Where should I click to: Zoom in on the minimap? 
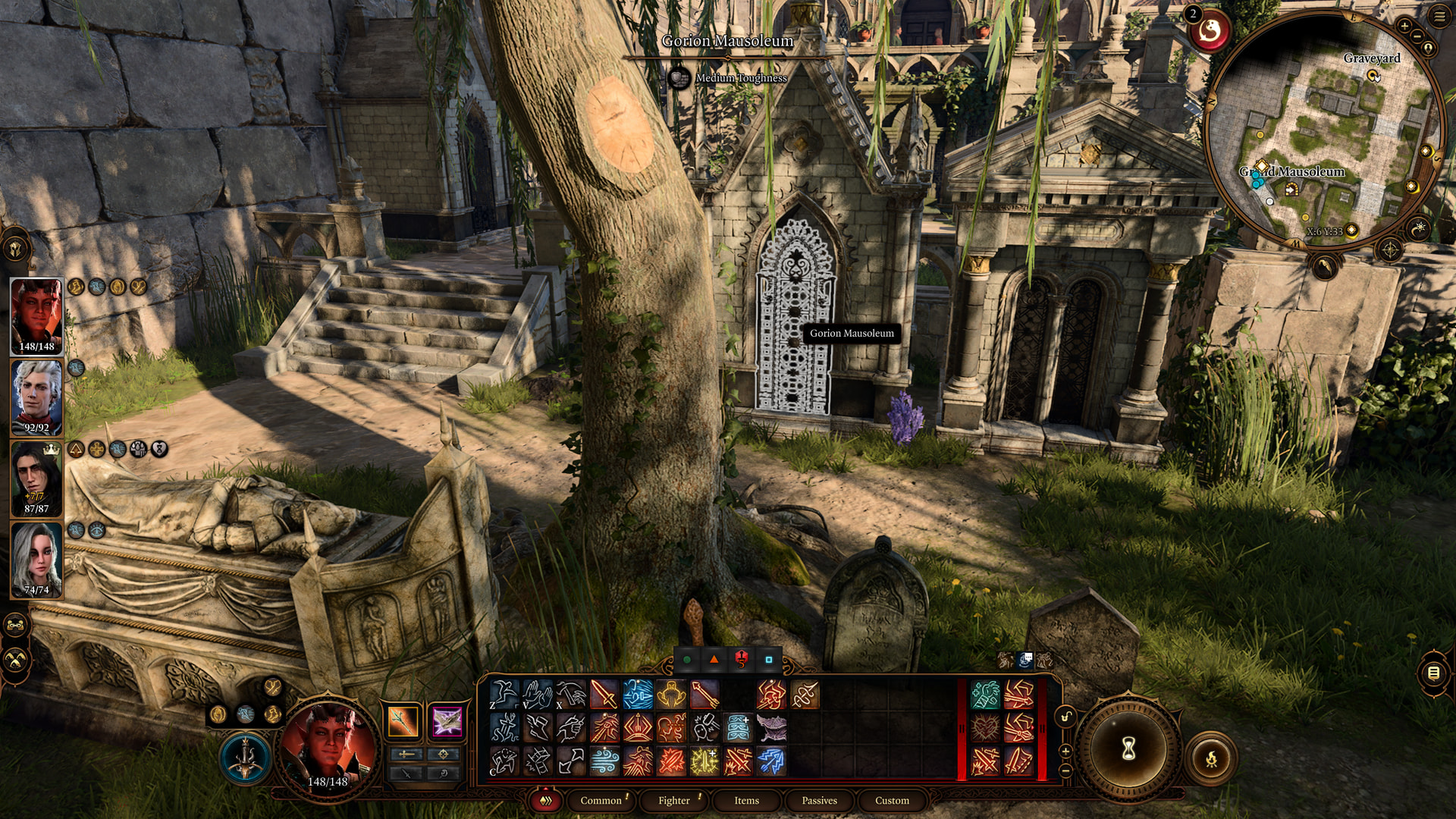[1404, 27]
